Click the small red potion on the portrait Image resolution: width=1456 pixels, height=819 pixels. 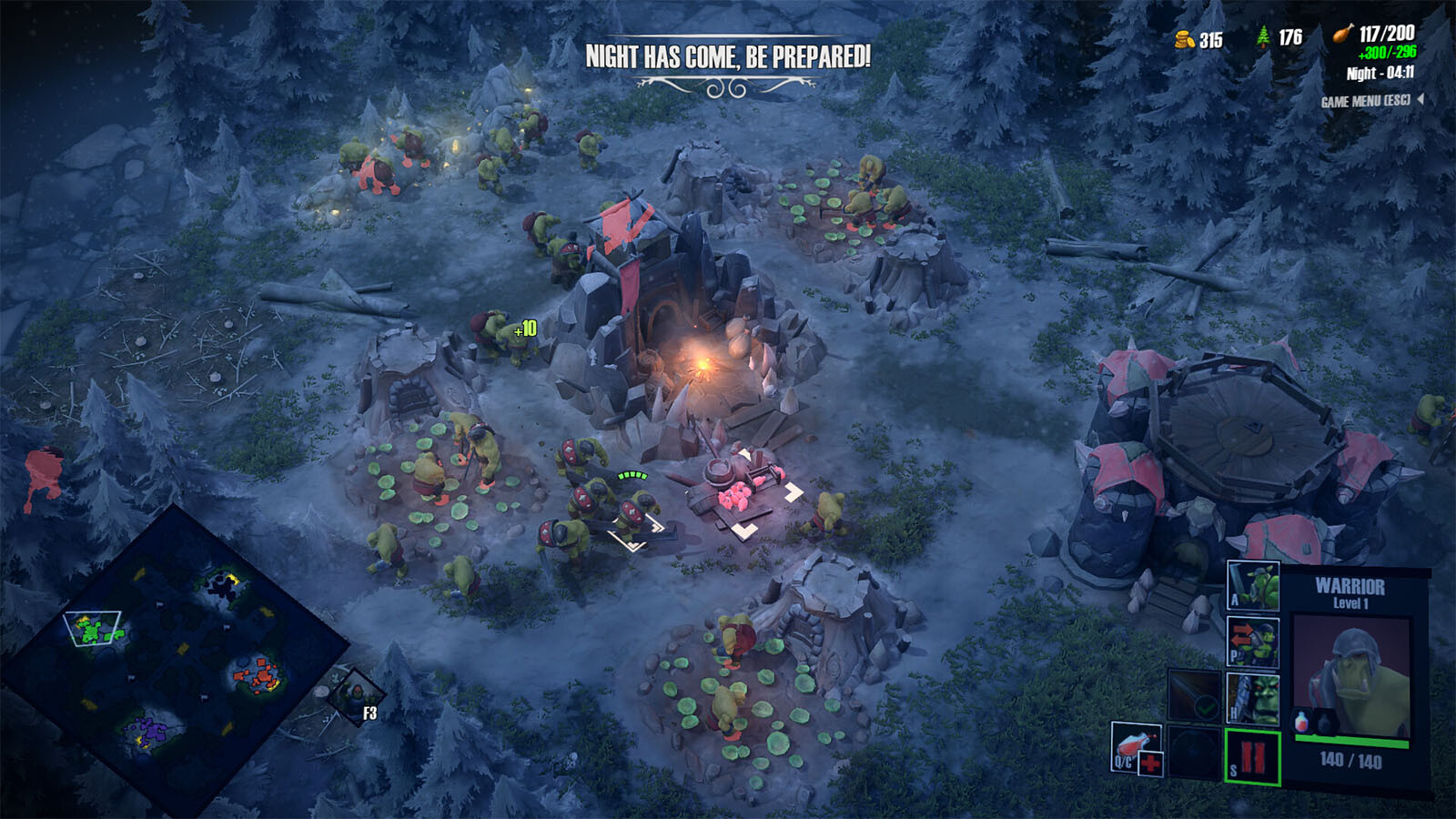click(x=1302, y=722)
